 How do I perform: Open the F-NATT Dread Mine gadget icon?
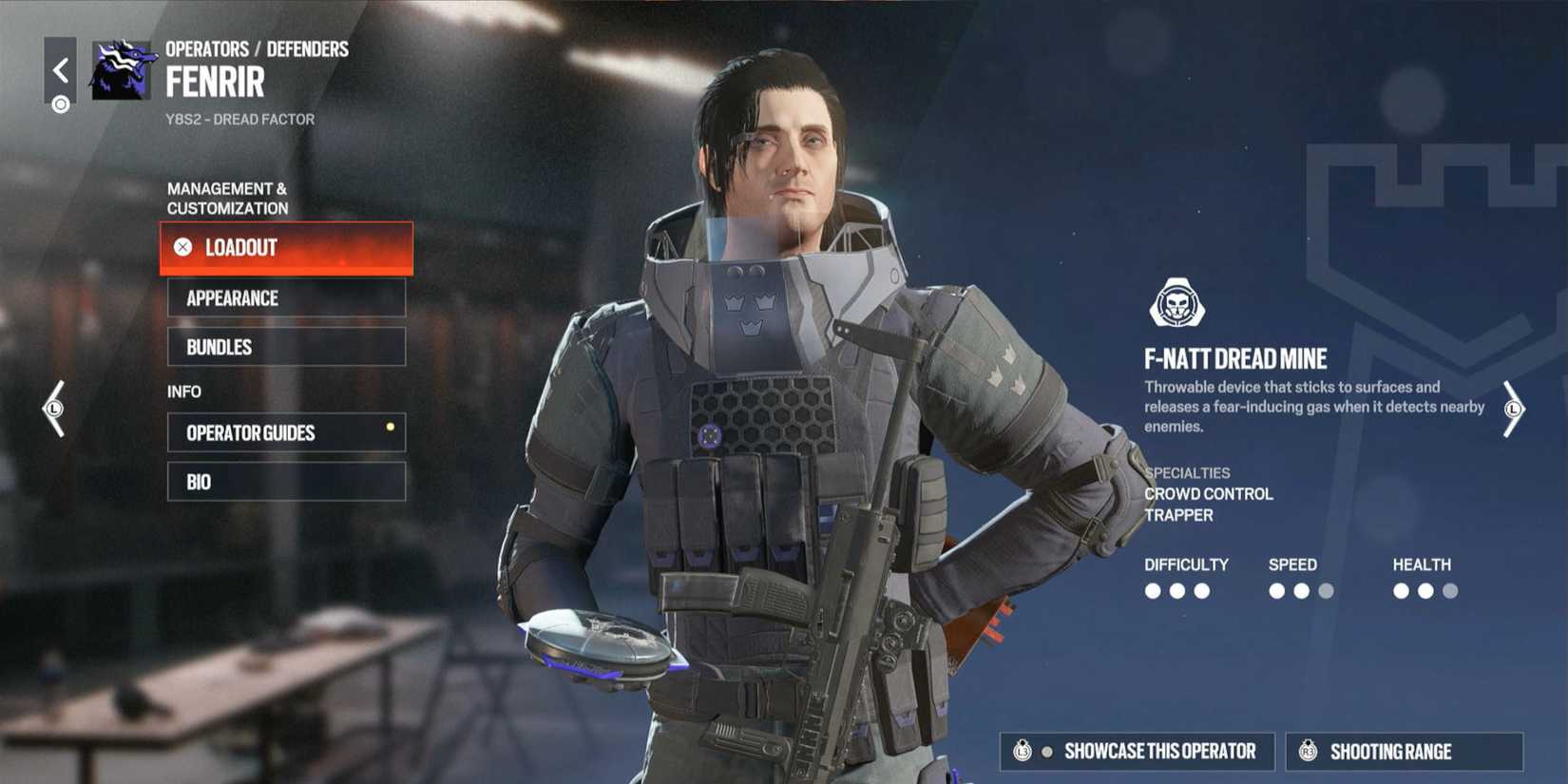click(1178, 300)
